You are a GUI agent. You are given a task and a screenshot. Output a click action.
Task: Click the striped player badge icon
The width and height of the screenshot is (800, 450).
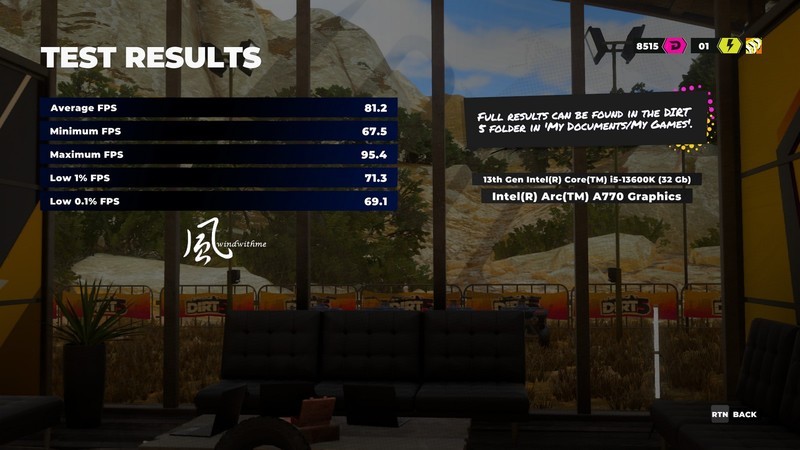coord(754,46)
